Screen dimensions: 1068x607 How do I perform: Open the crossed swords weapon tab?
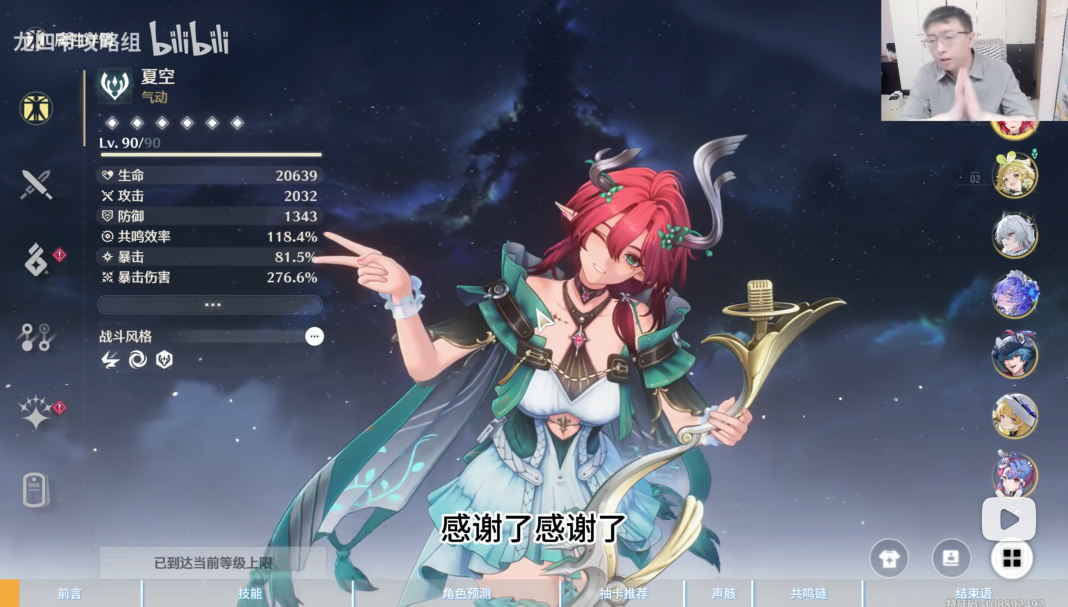point(36,184)
